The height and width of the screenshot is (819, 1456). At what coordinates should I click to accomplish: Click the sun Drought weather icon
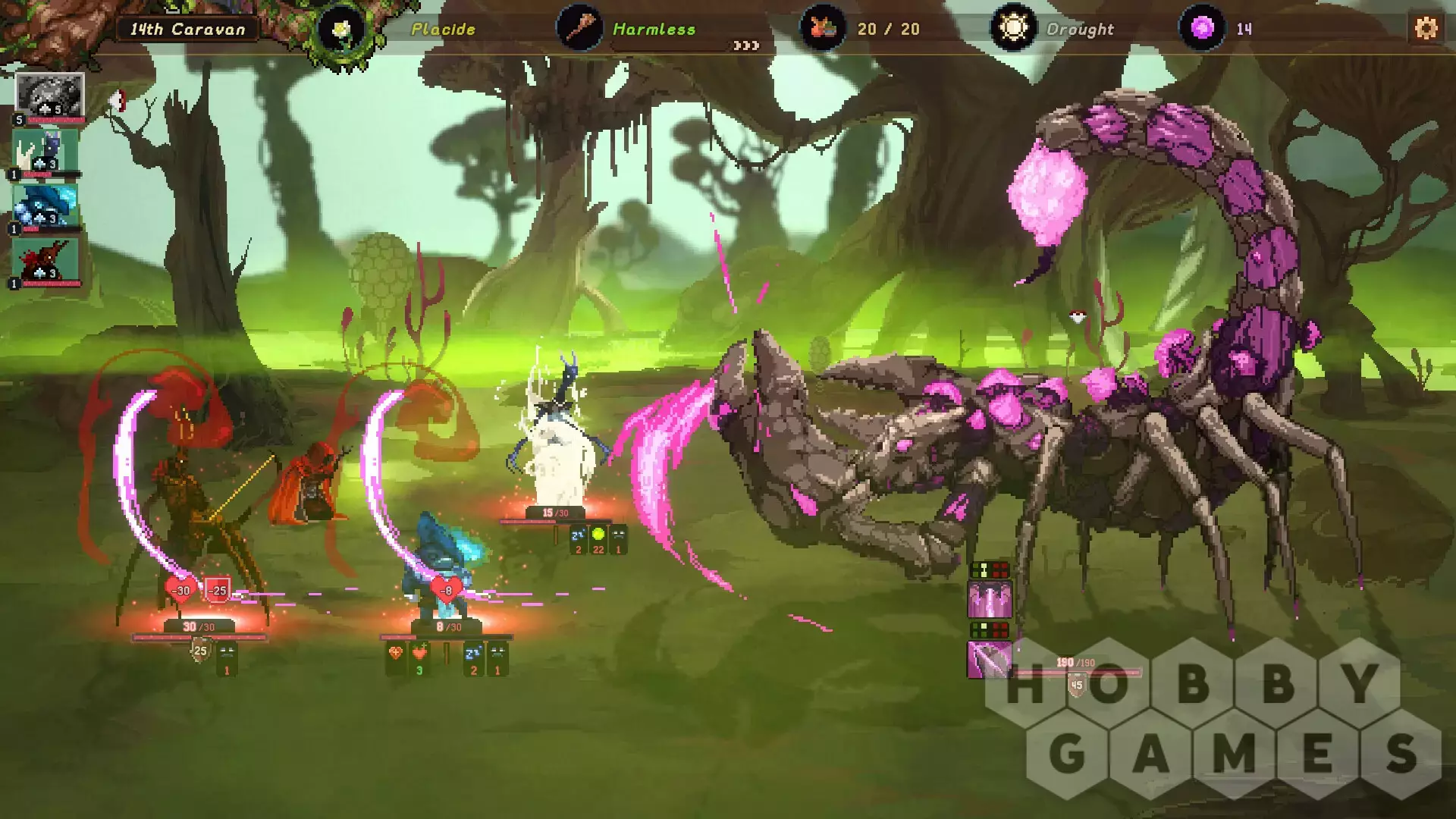[x=1013, y=29]
